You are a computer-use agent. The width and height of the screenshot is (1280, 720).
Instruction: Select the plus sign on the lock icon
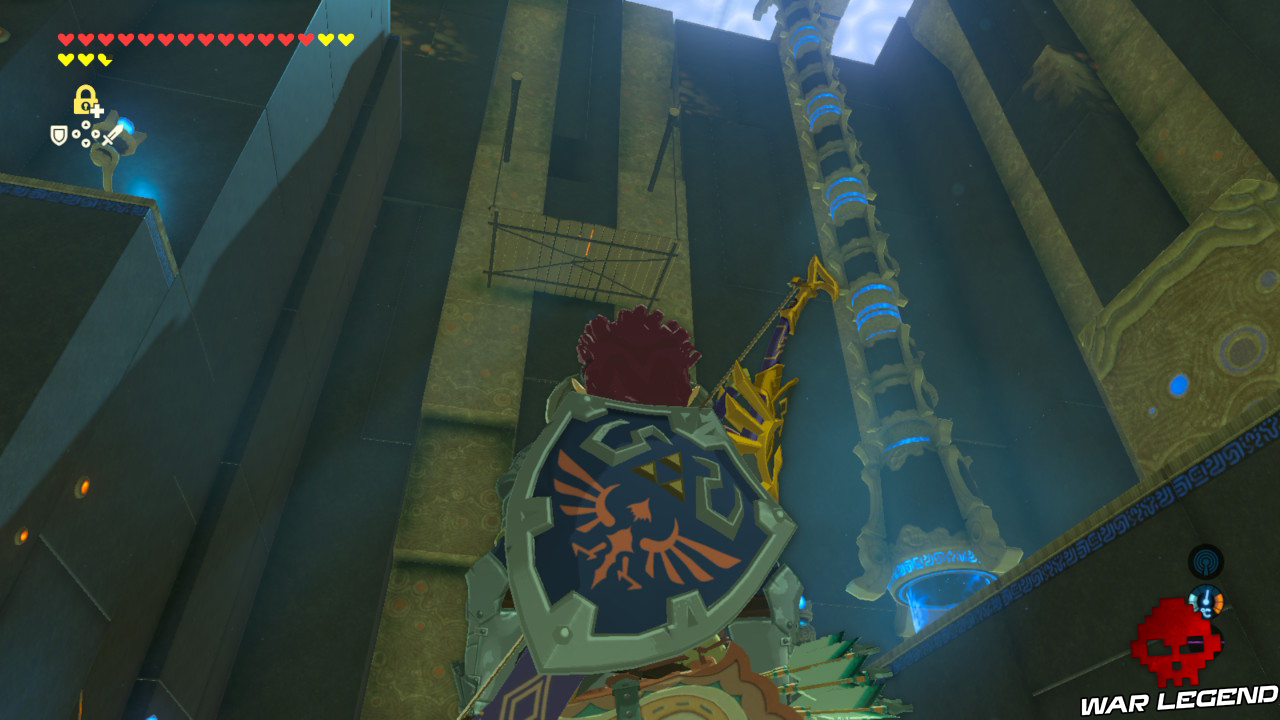[97, 111]
